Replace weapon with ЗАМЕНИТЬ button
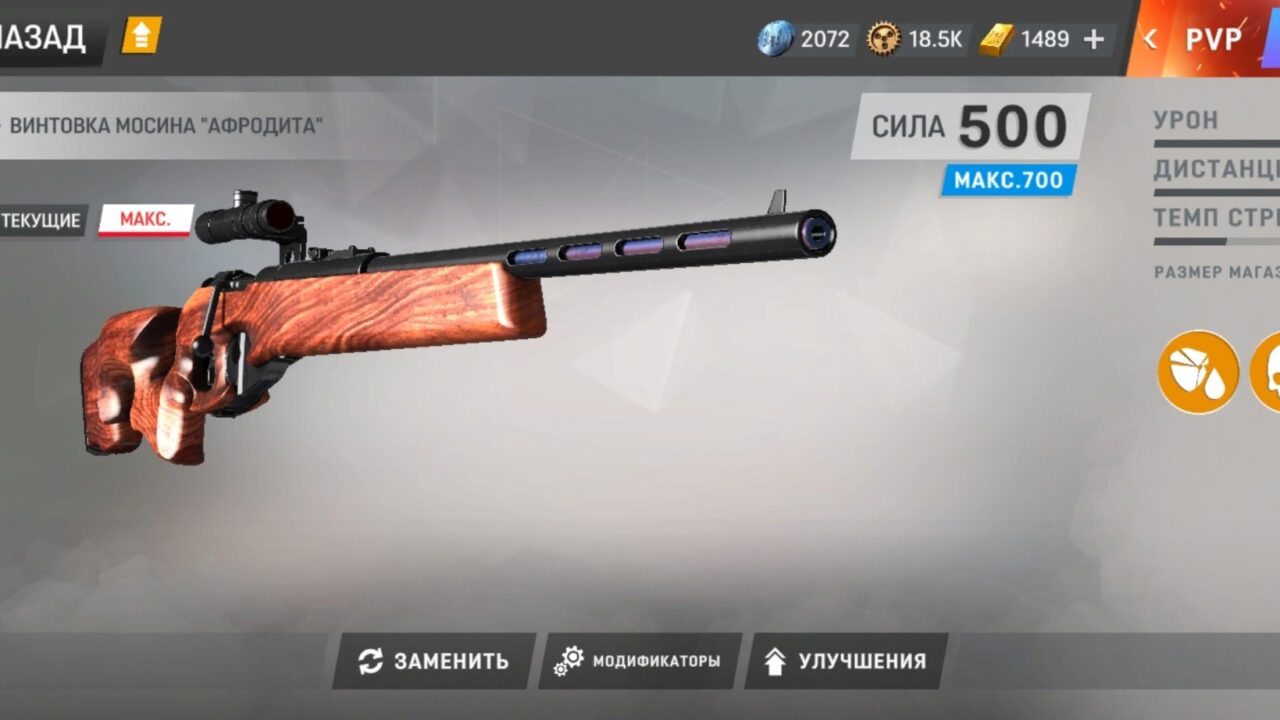This screenshot has height=720, width=1280. tap(434, 661)
